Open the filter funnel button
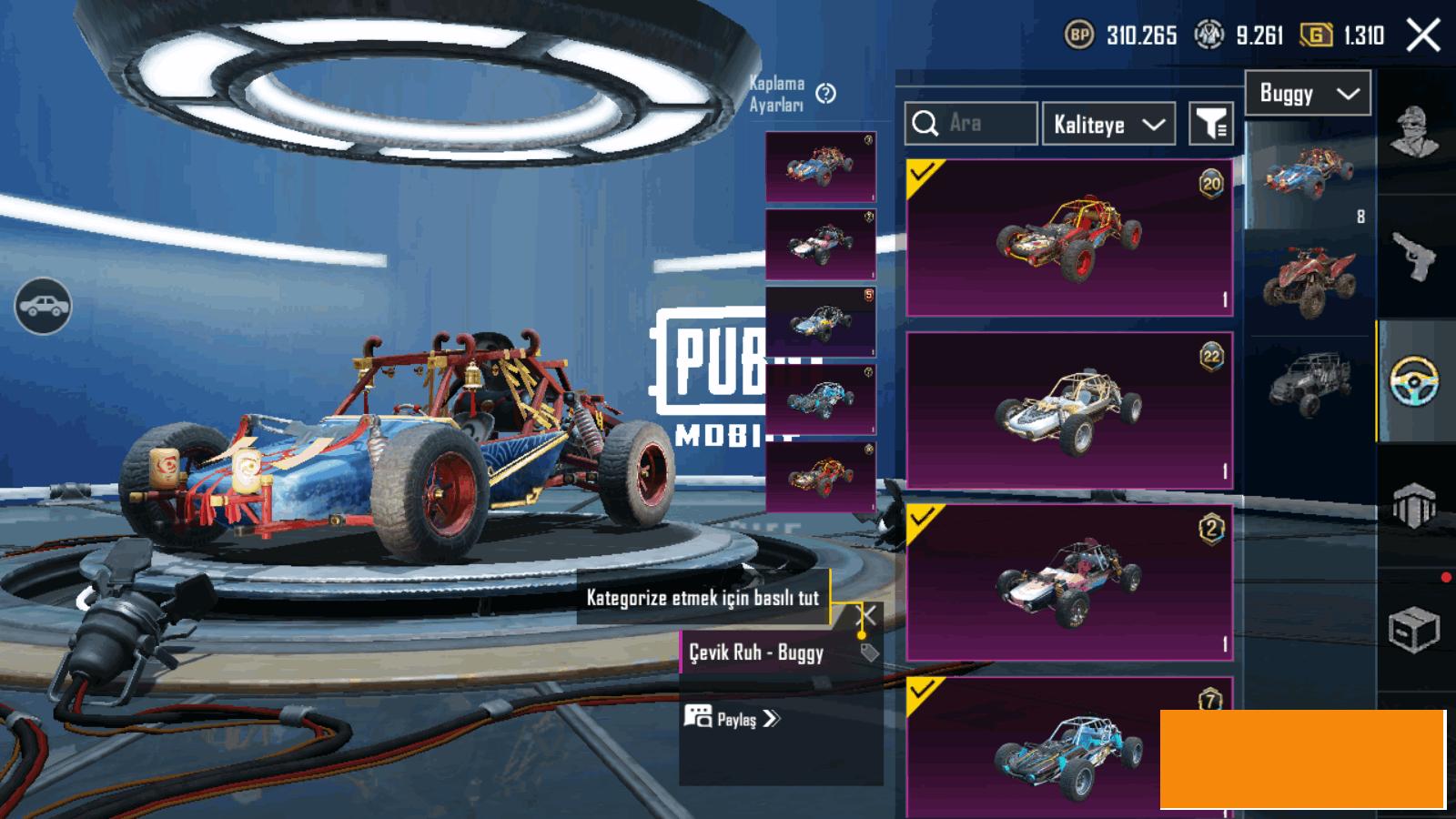The image size is (1456, 819). point(1211,124)
